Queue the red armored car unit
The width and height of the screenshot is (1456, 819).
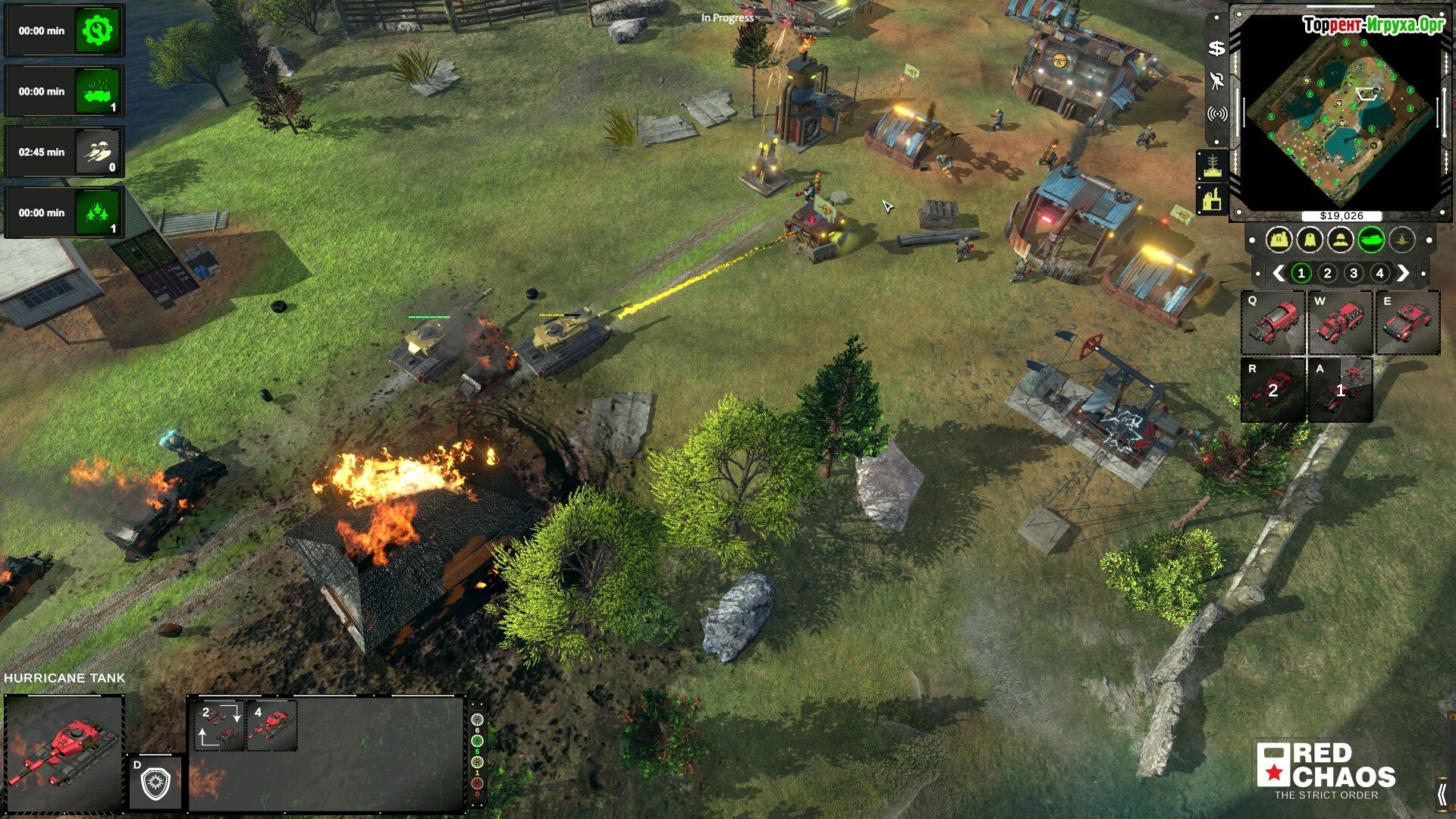[x=1408, y=323]
